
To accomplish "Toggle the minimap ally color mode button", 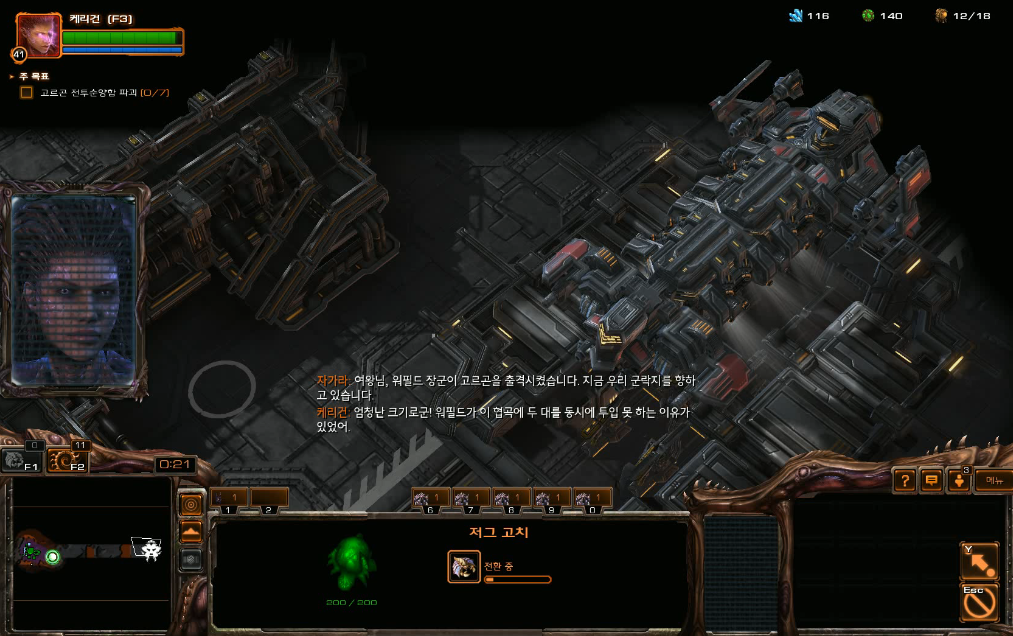I will click(191, 558).
